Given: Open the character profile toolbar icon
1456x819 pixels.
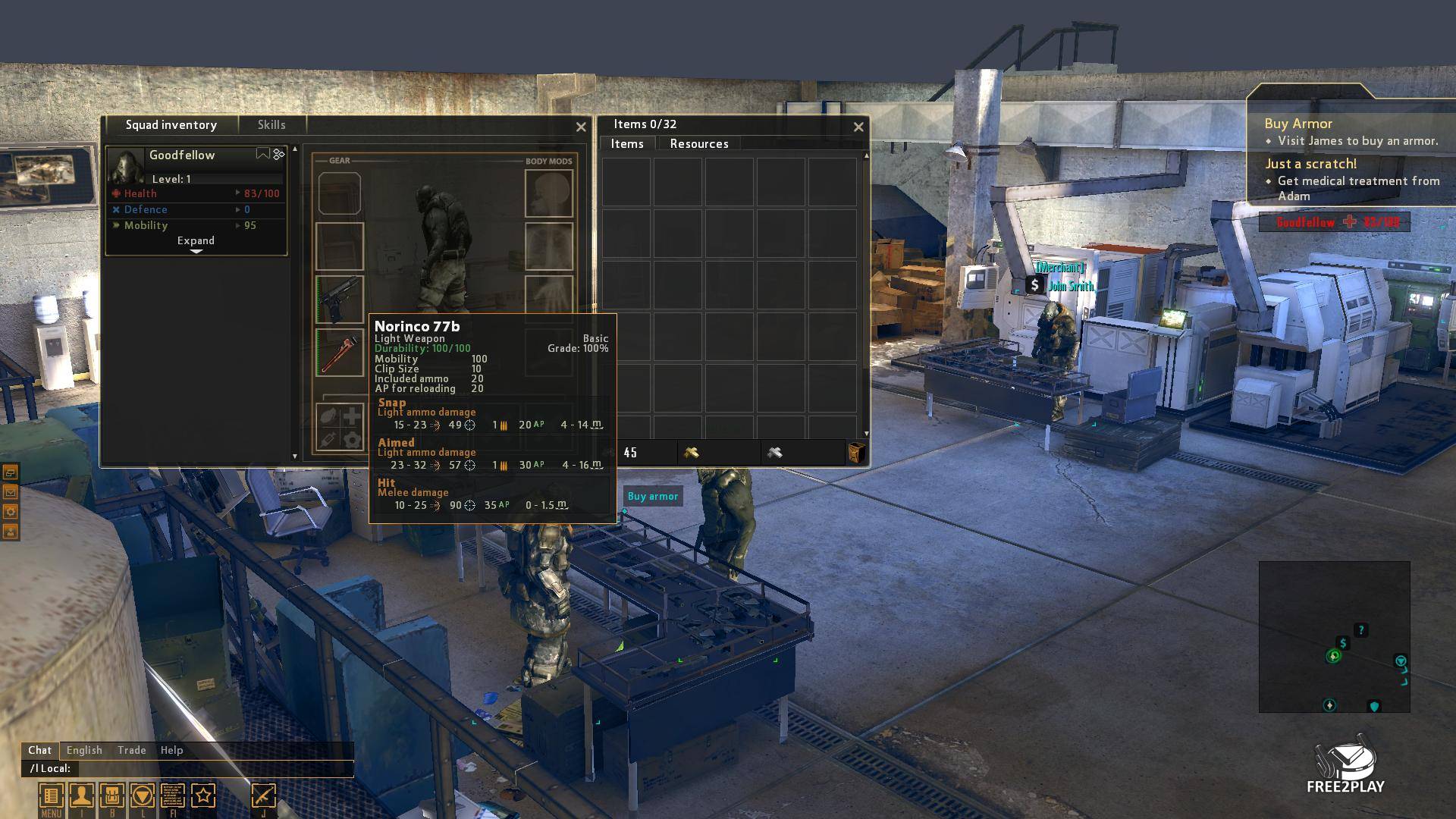Looking at the screenshot, I should coord(81,796).
